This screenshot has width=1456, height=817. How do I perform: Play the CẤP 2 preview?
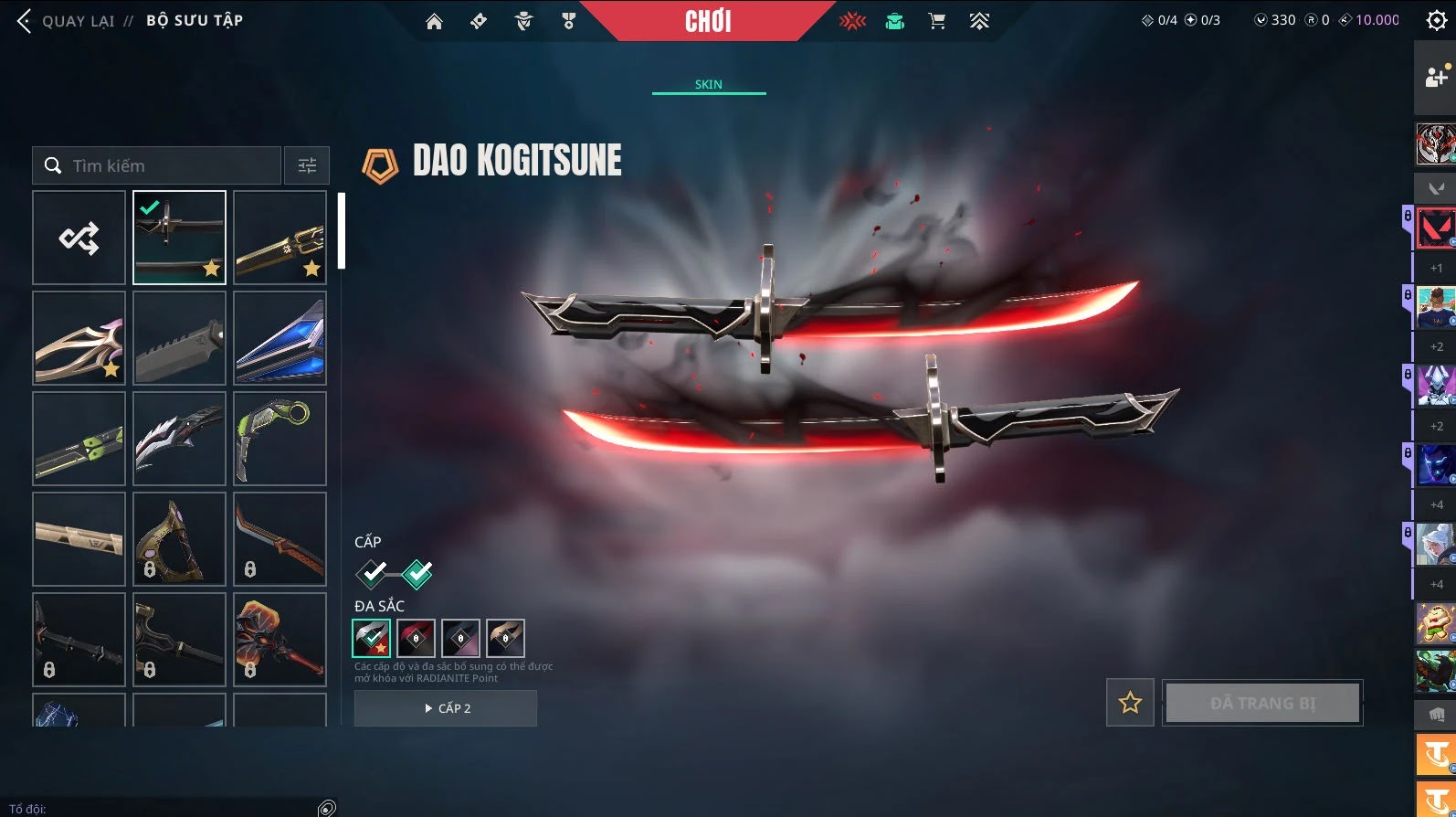[446, 708]
